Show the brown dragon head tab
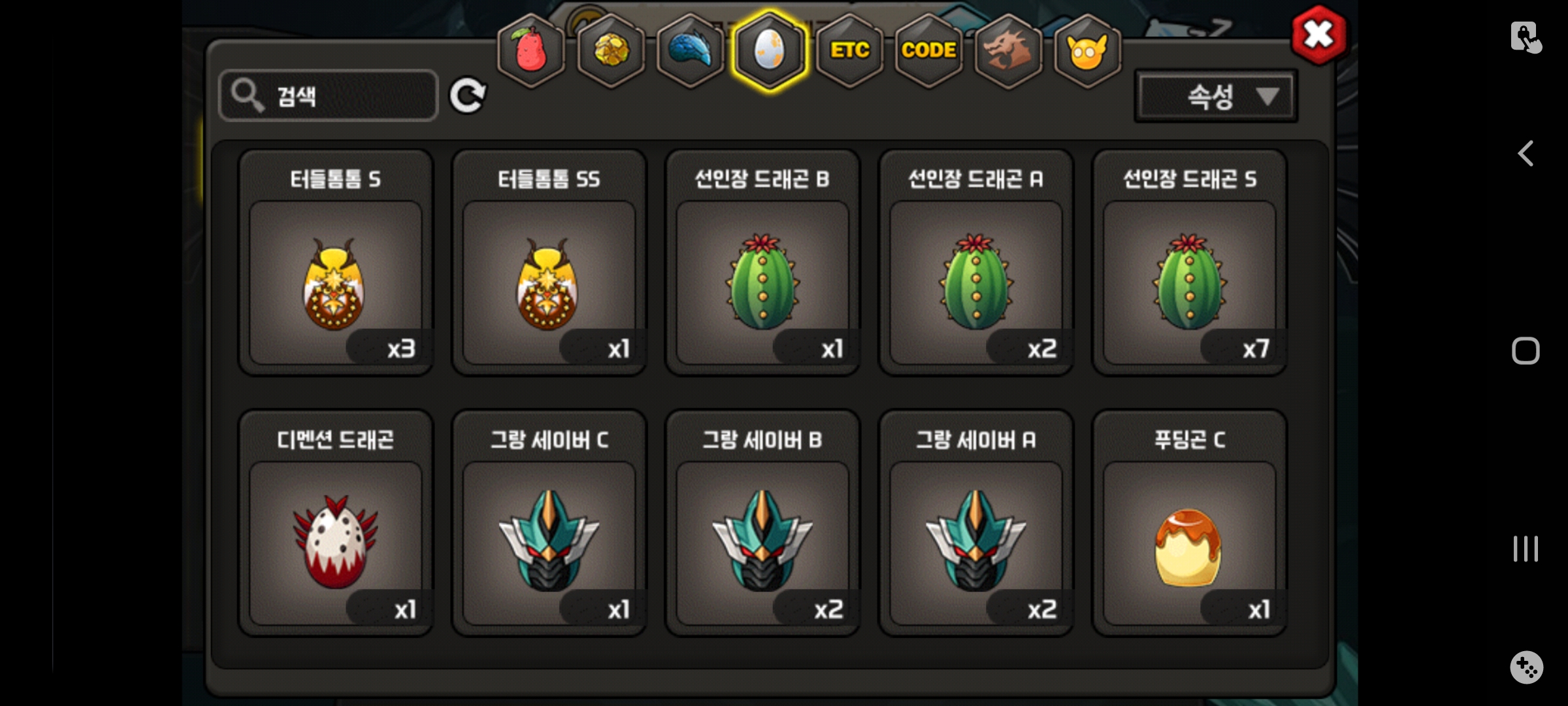1568x706 pixels. click(1008, 50)
